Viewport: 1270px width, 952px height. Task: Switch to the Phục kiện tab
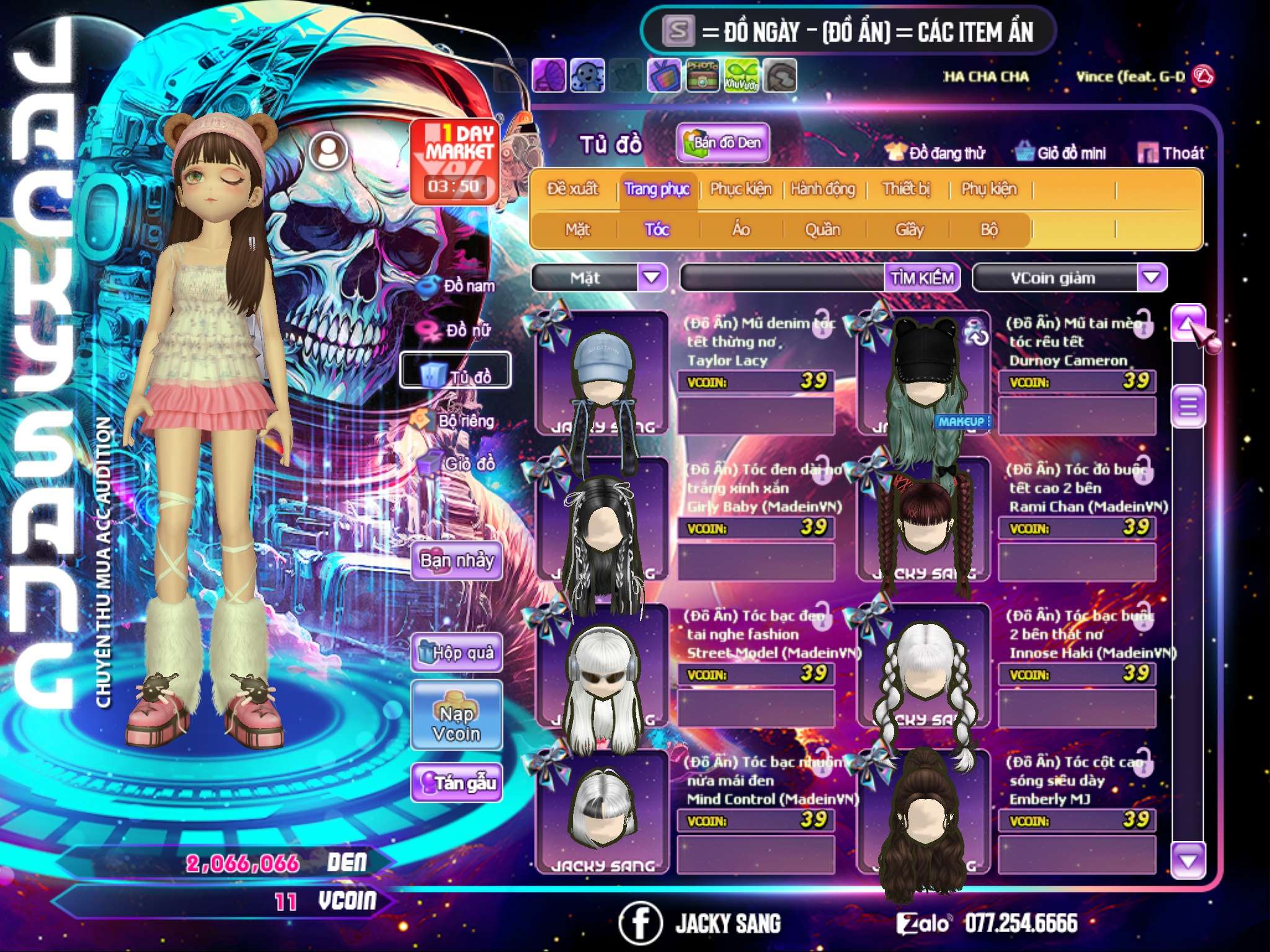741,189
